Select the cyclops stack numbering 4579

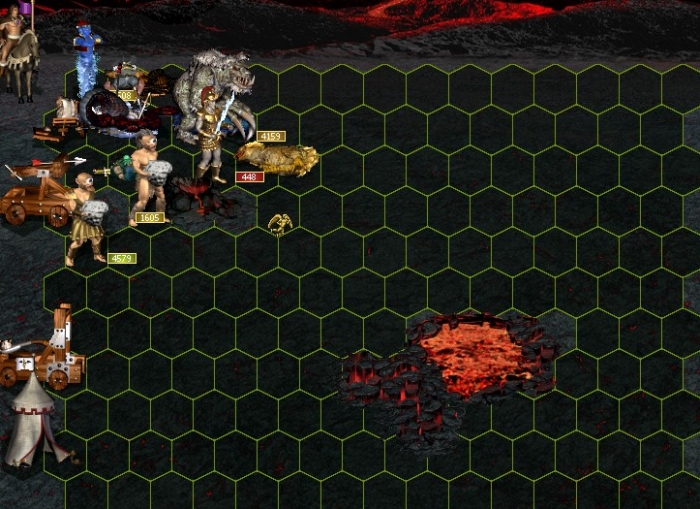pos(87,218)
